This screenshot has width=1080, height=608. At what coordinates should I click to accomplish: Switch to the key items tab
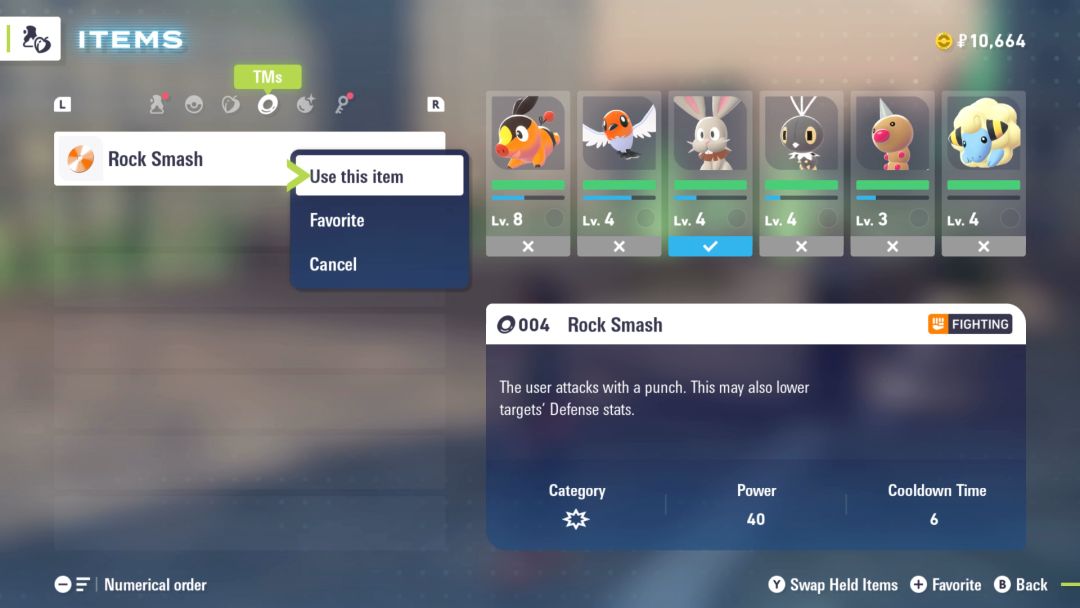coord(342,104)
